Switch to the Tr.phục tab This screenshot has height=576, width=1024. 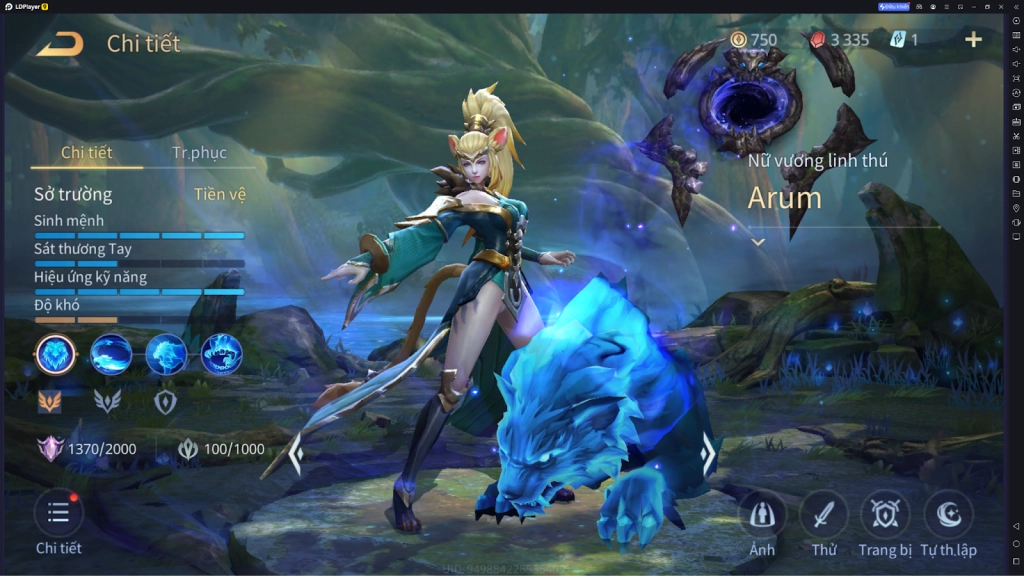199,153
